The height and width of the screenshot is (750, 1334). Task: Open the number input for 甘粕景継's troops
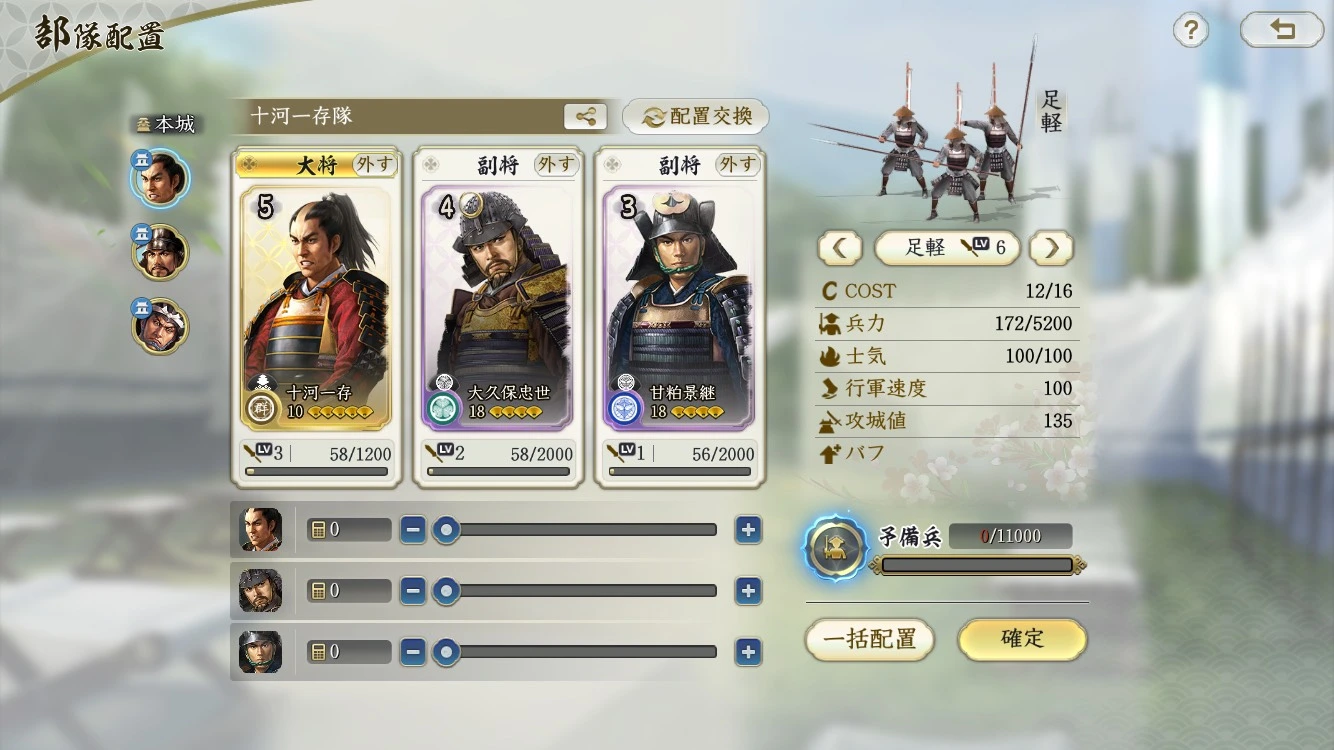[349, 652]
